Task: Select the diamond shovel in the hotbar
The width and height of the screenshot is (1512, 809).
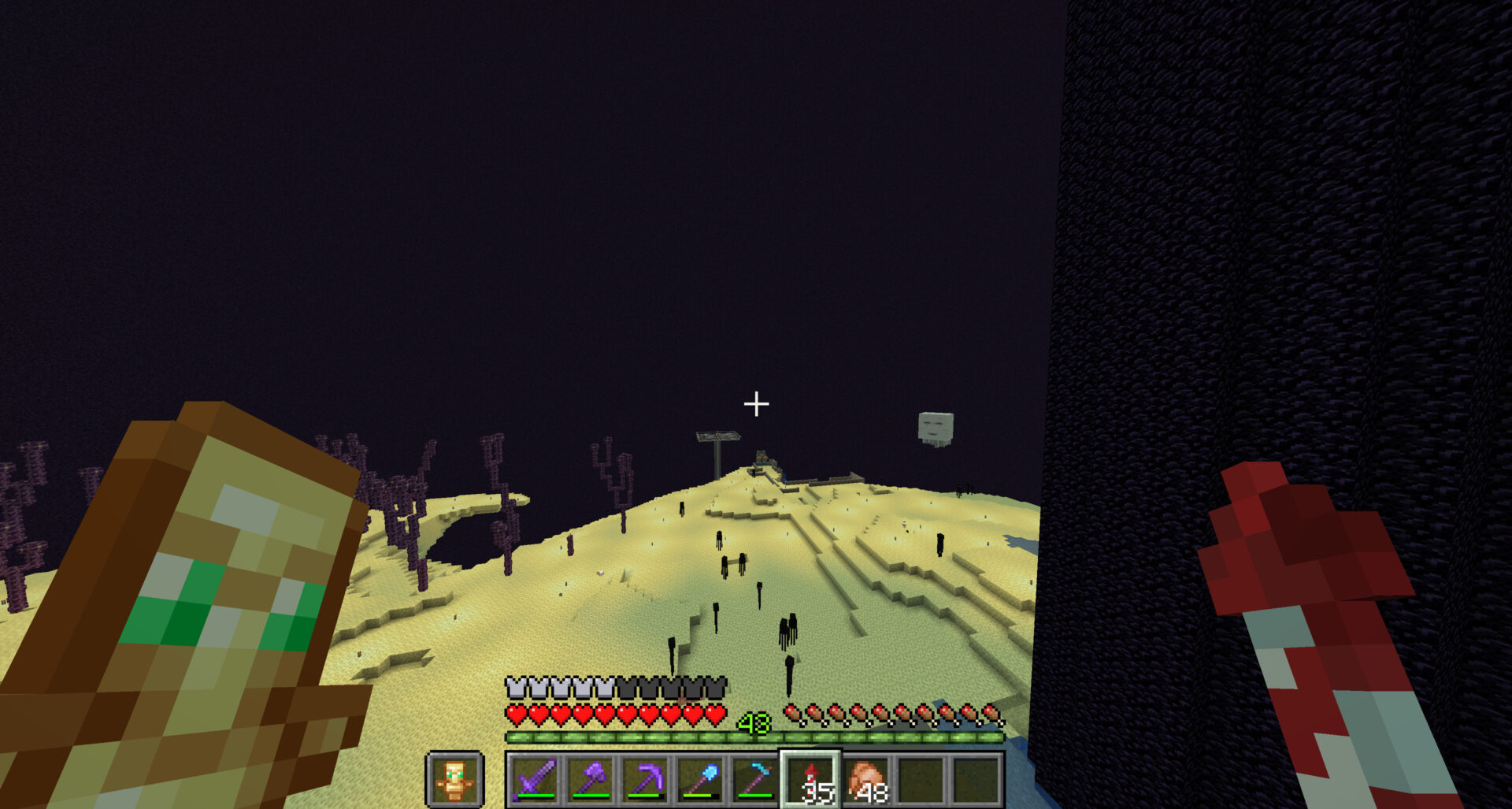Action: pyautogui.click(x=701, y=779)
